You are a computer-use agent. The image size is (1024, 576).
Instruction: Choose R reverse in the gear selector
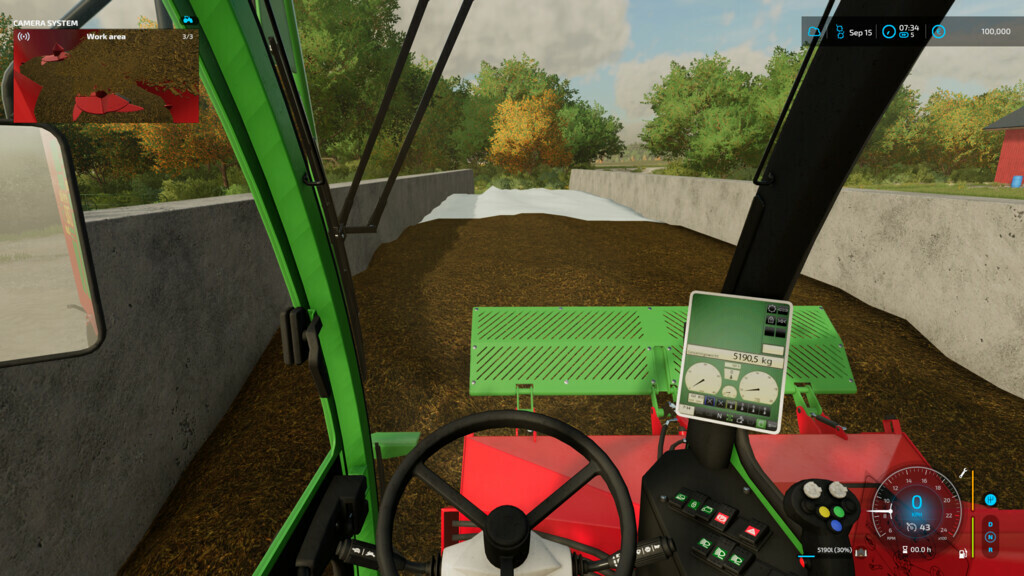click(990, 549)
